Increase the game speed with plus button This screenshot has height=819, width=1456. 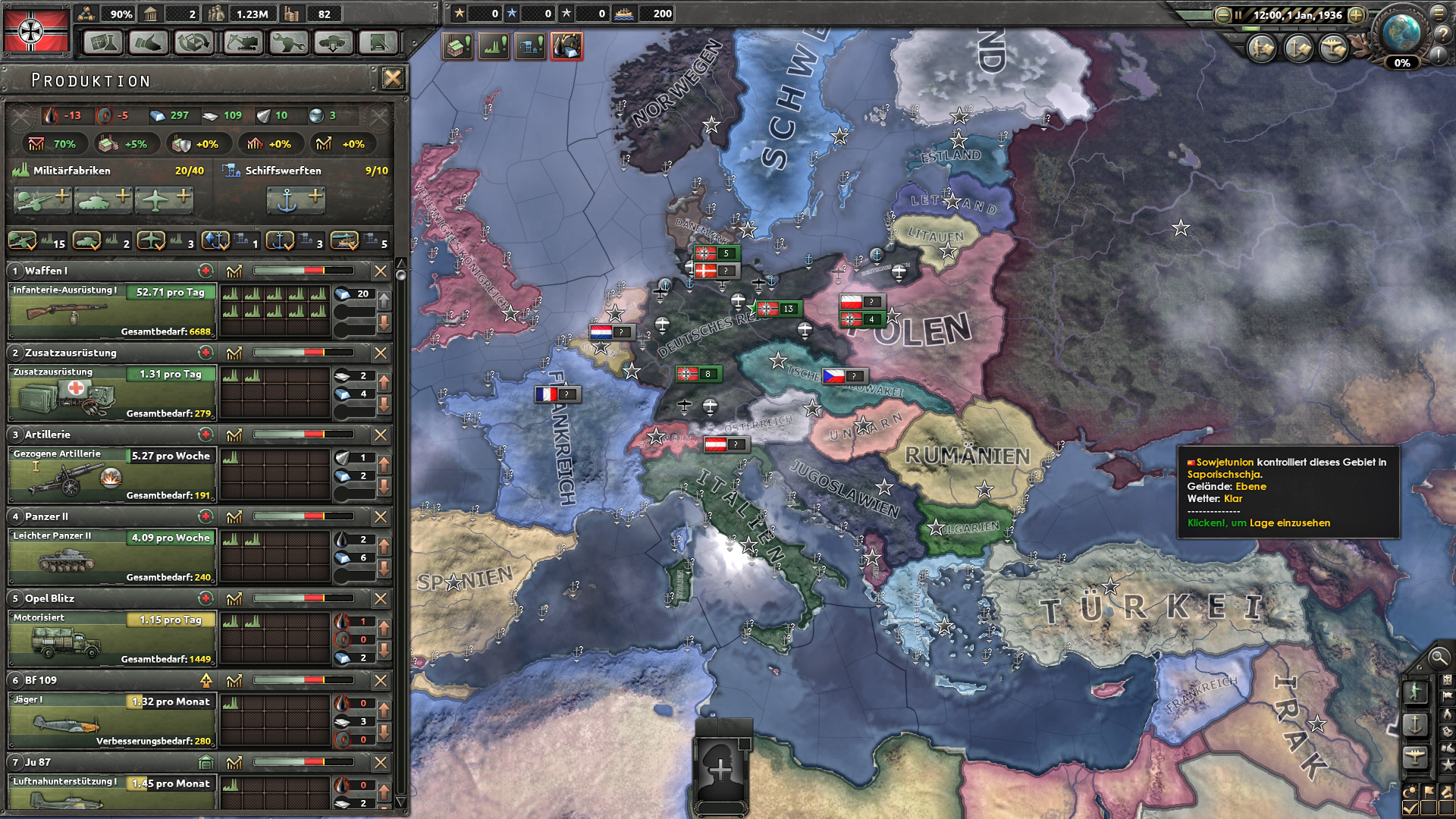pos(1356,15)
